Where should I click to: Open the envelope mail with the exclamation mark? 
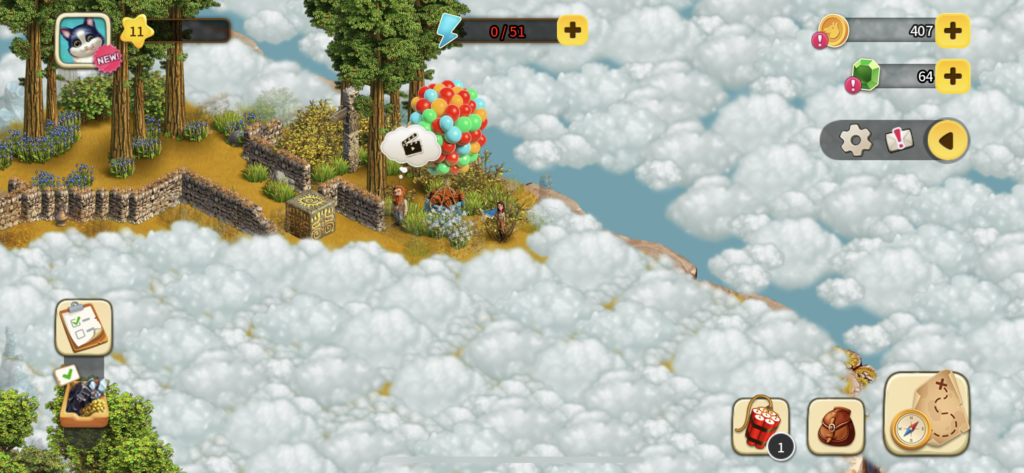pos(899,140)
